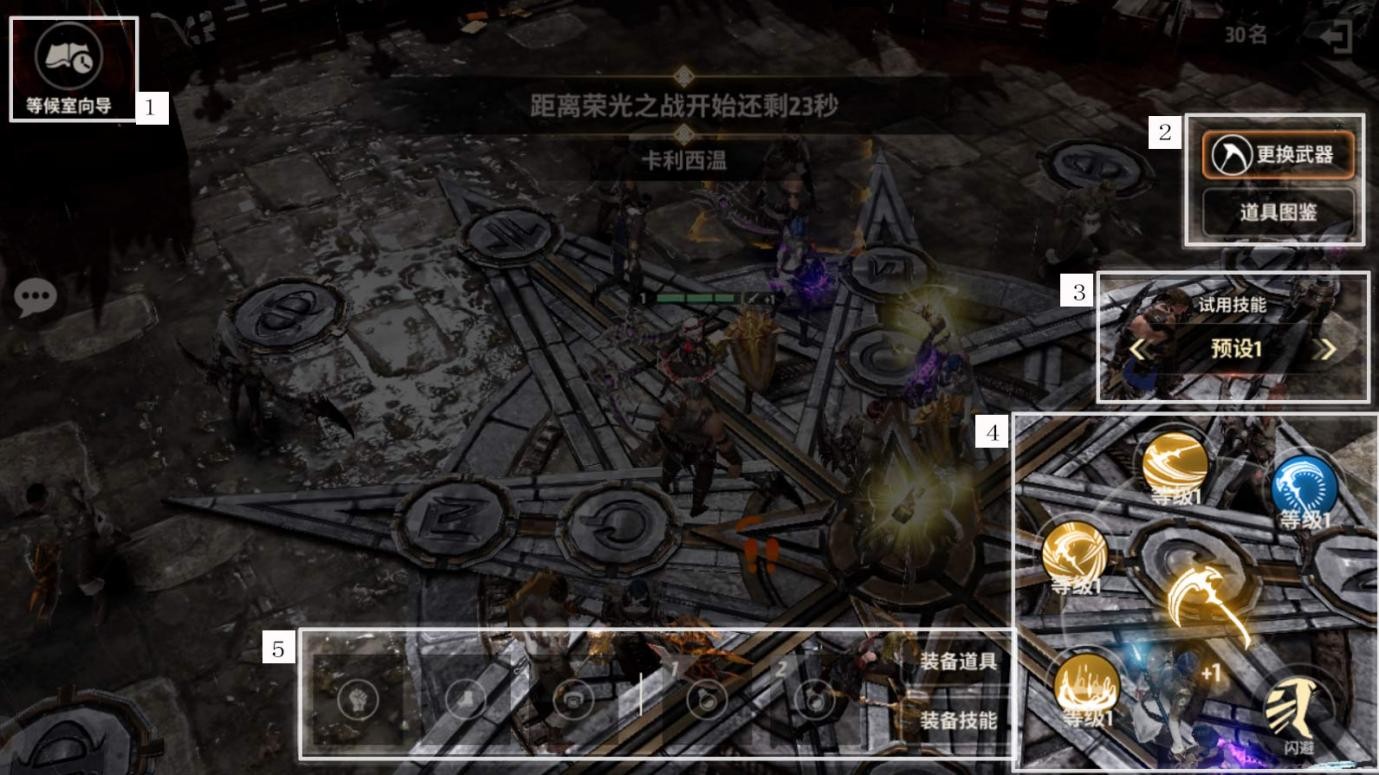Open the 道具图鉴 item codex
The image size is (1379, 775).
coord(1278,212)
